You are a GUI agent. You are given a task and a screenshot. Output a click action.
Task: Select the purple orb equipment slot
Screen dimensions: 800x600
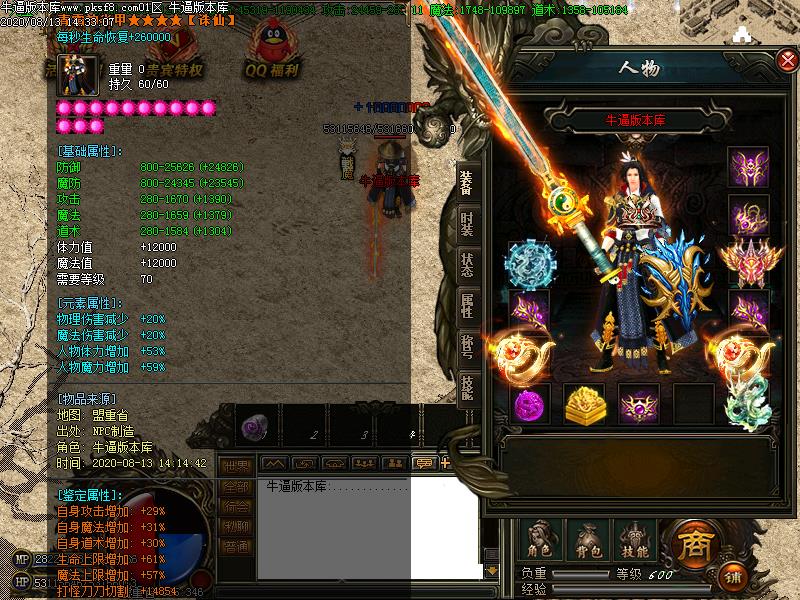(531, 405)
